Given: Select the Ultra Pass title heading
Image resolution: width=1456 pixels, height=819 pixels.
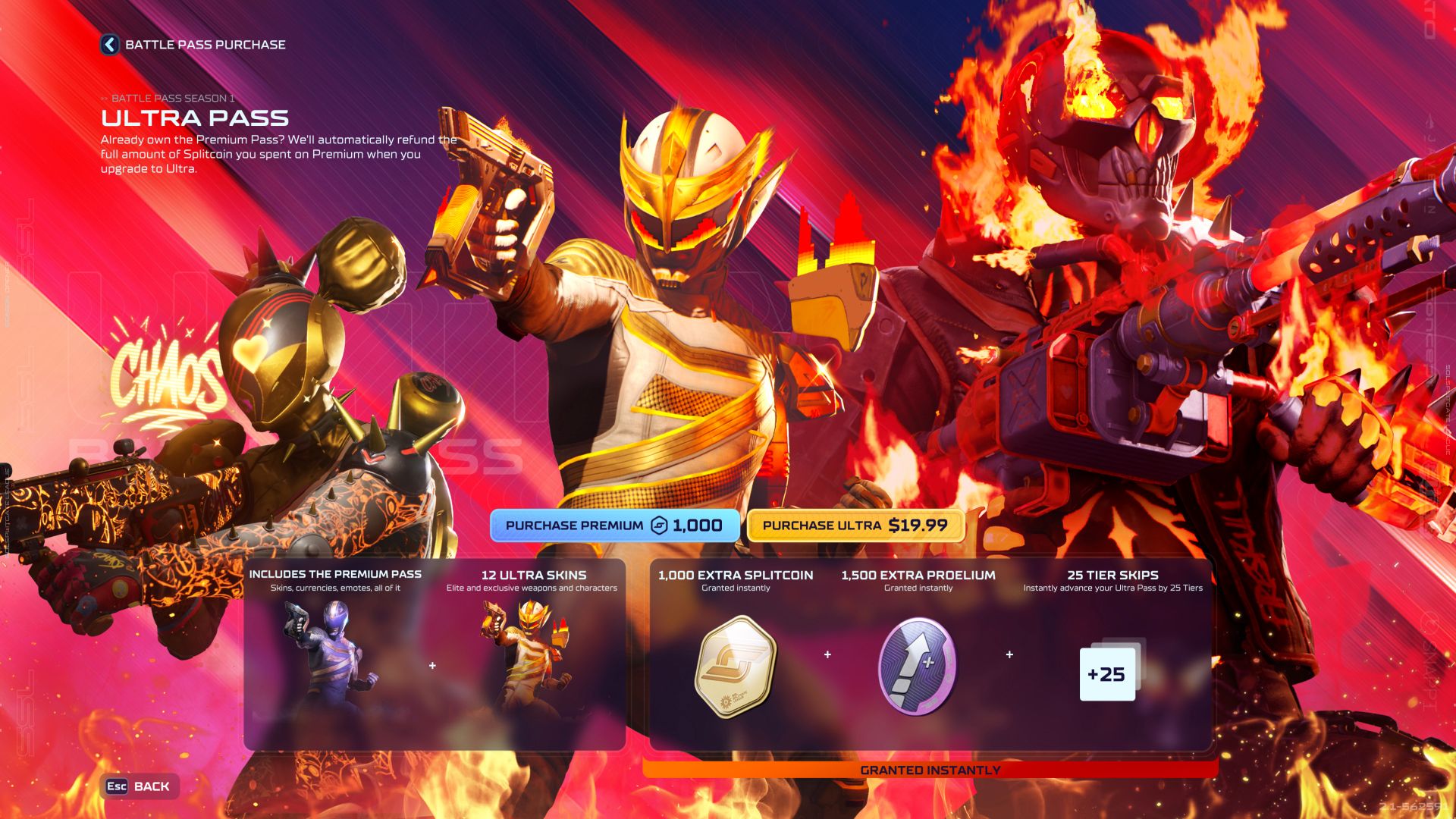Looking at the screenshot, I should click(x=196, y=118).
